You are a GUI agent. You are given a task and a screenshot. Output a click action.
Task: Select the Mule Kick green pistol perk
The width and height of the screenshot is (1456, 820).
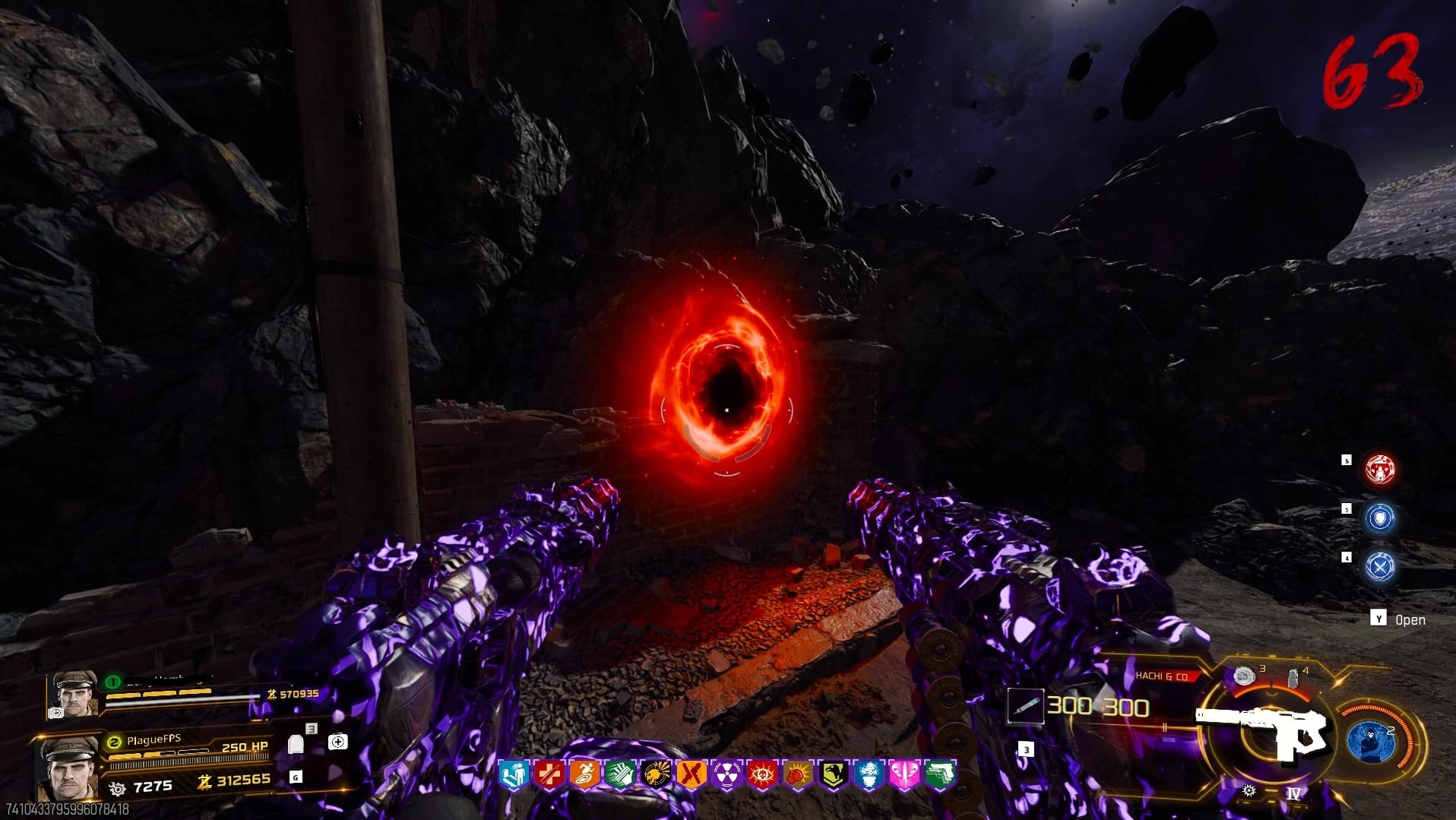[x=940, y=776]
